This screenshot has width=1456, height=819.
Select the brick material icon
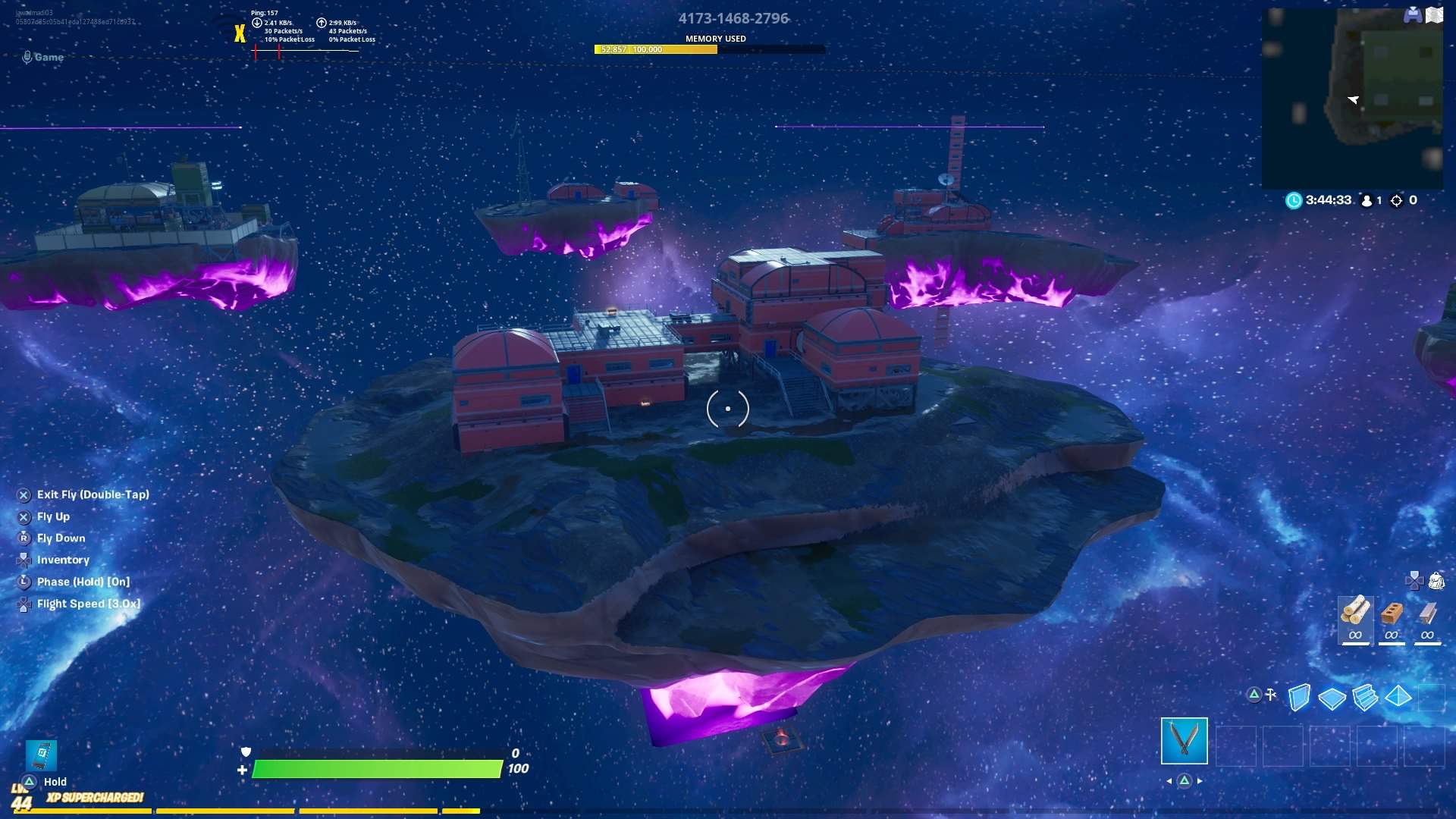pyautogui.click(x=1393, y=614)
